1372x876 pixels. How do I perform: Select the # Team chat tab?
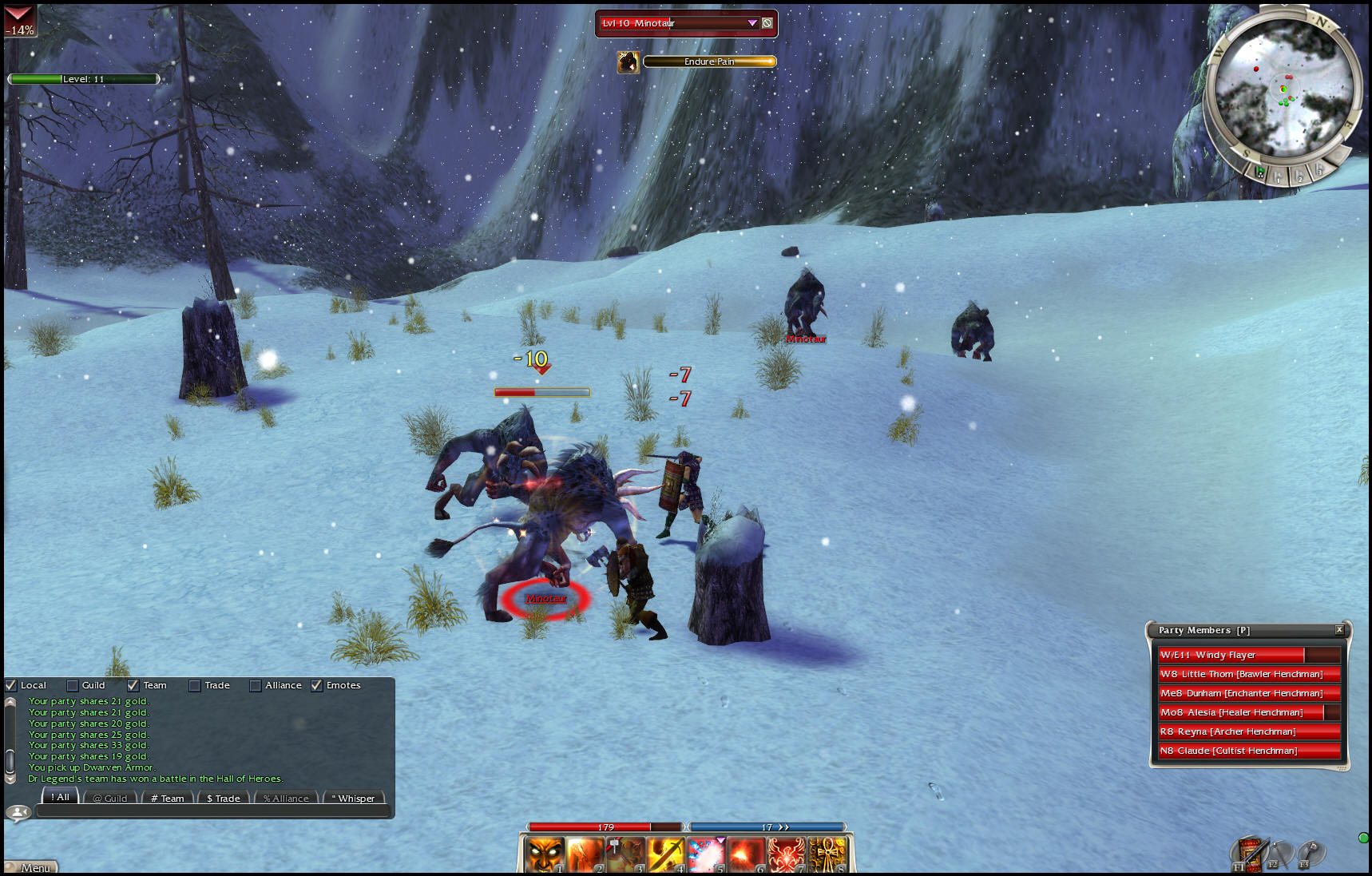click(x=168, y=798)
